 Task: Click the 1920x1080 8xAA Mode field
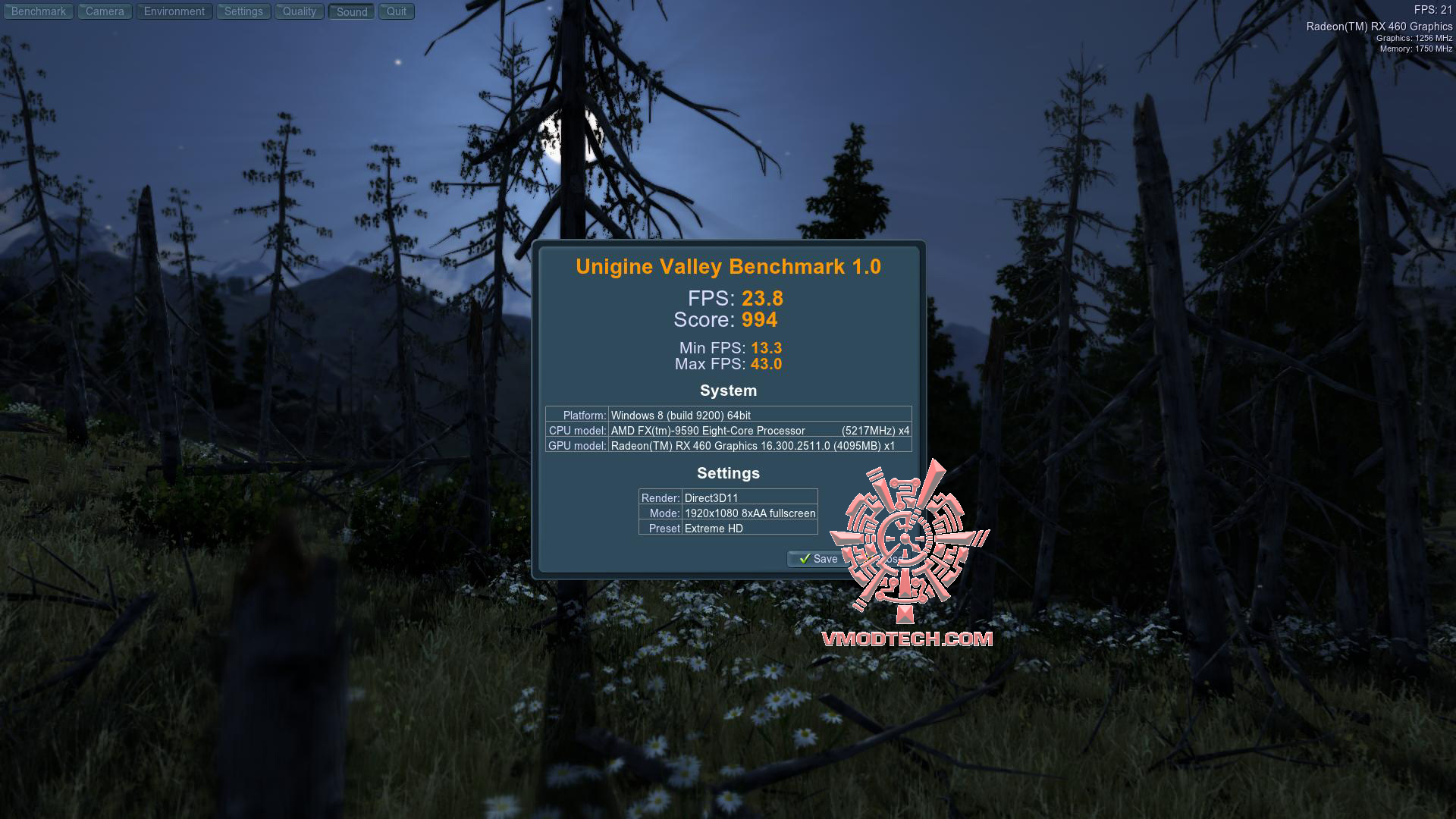[749, 513]
